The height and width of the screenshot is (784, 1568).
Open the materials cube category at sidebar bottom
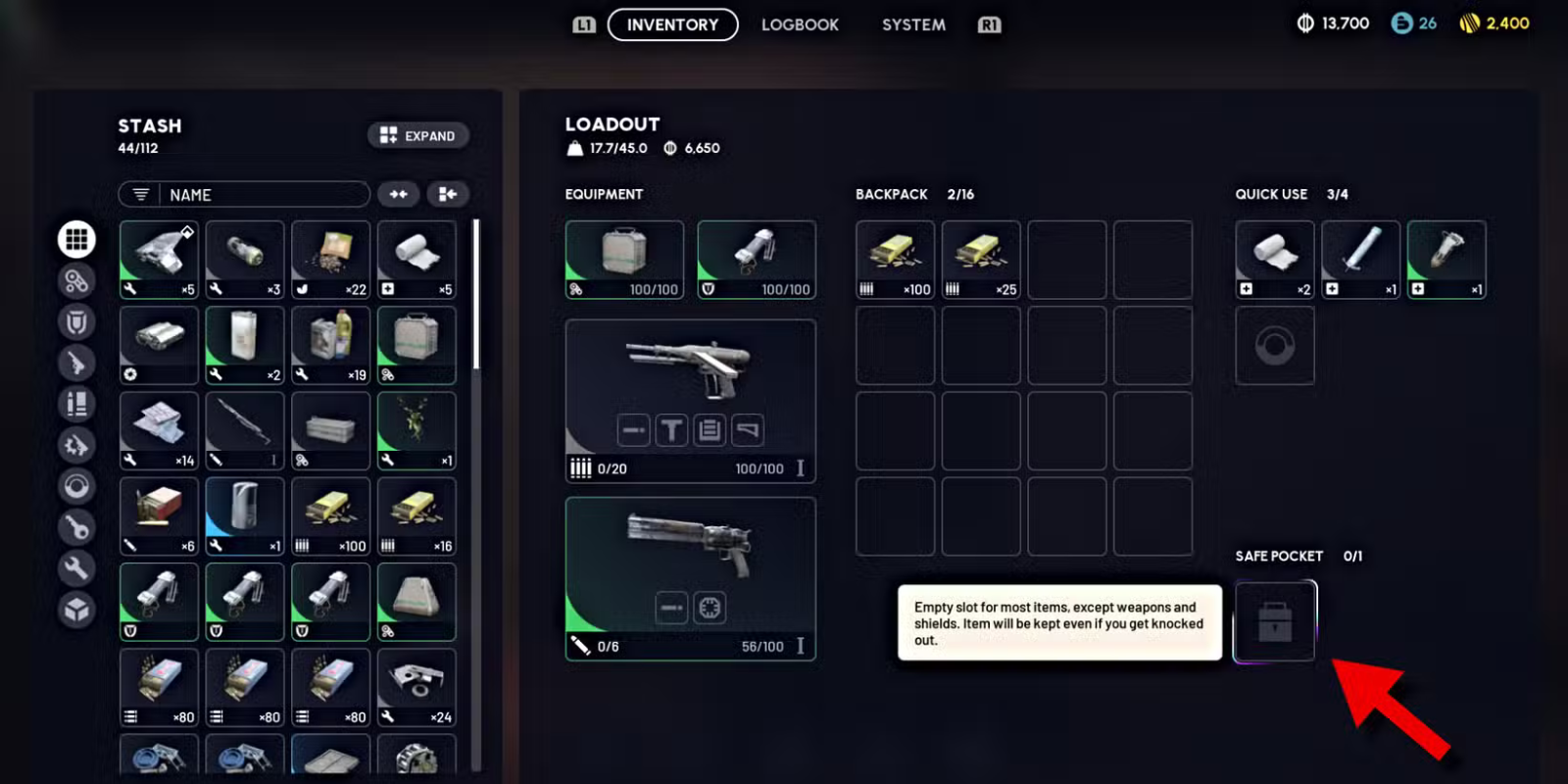coord(77,609)
